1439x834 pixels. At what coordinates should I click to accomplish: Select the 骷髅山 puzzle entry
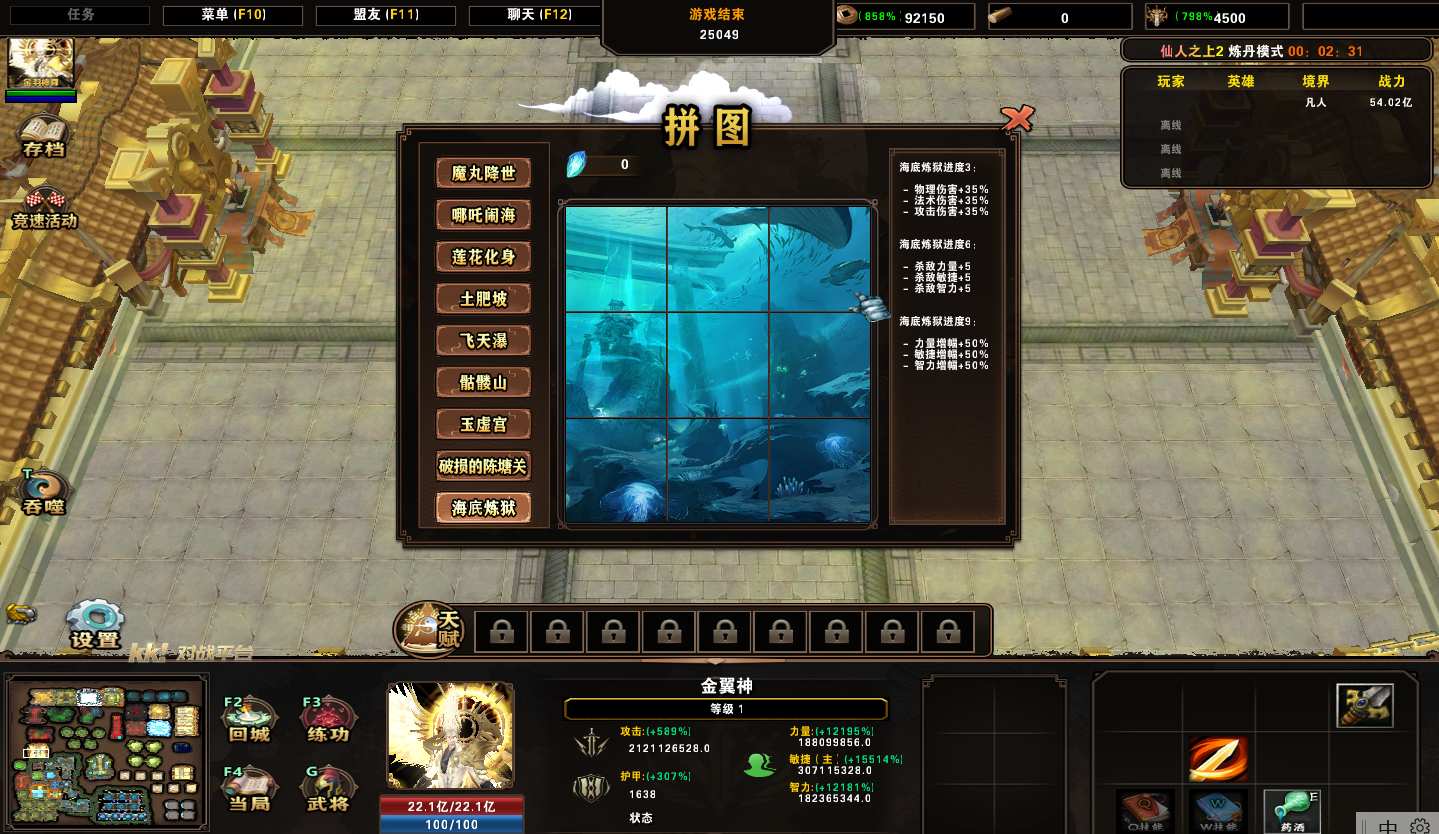click(x=483, y=383)
